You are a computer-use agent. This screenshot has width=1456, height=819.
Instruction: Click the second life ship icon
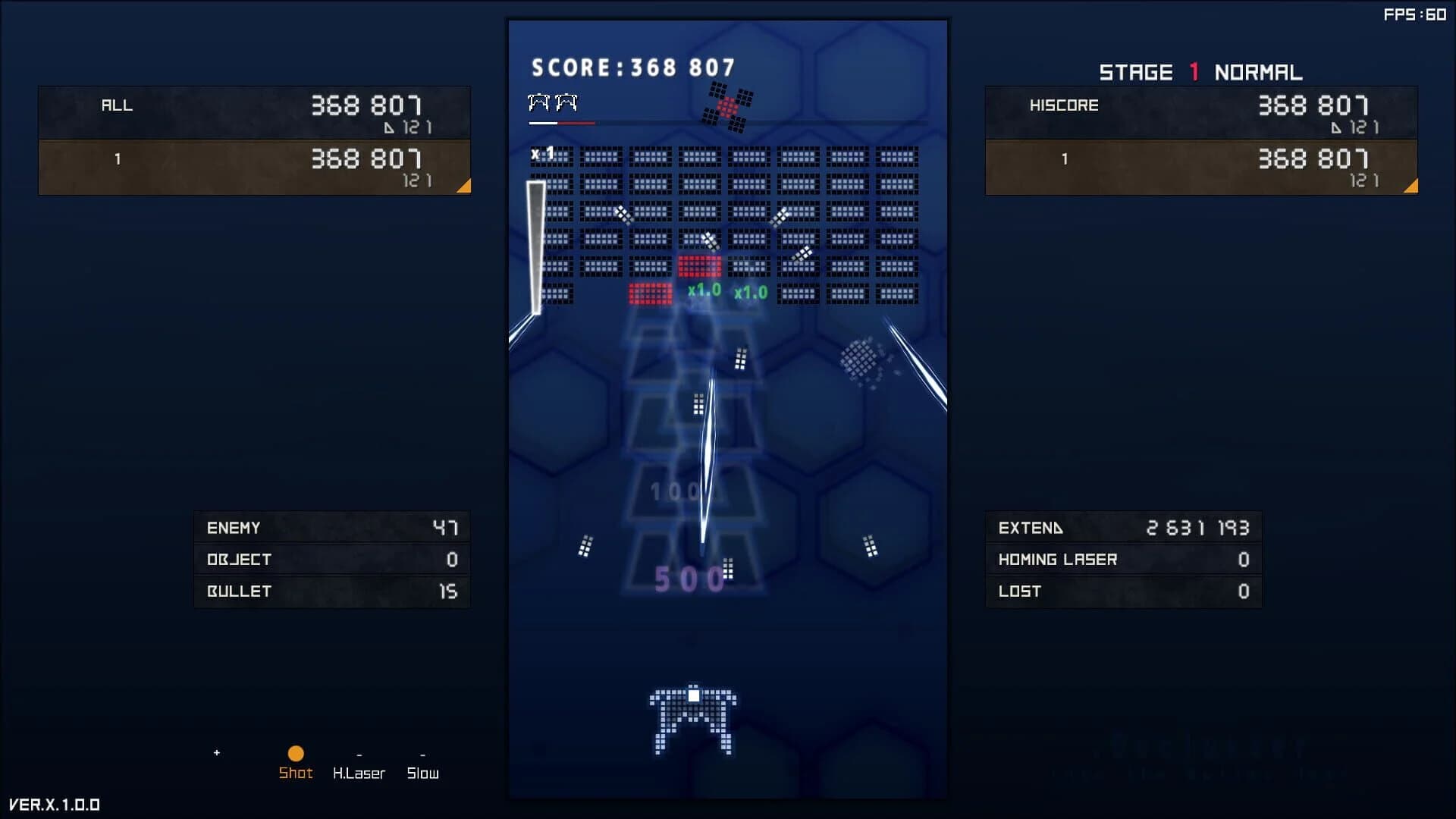[x=565, y=101]
